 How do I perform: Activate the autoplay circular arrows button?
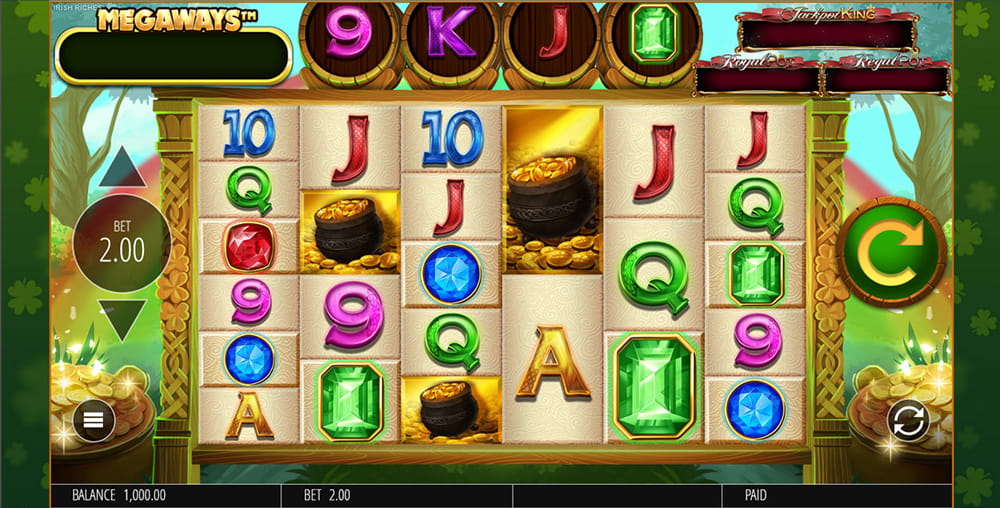pyautogui.click(x=908, y=421)
